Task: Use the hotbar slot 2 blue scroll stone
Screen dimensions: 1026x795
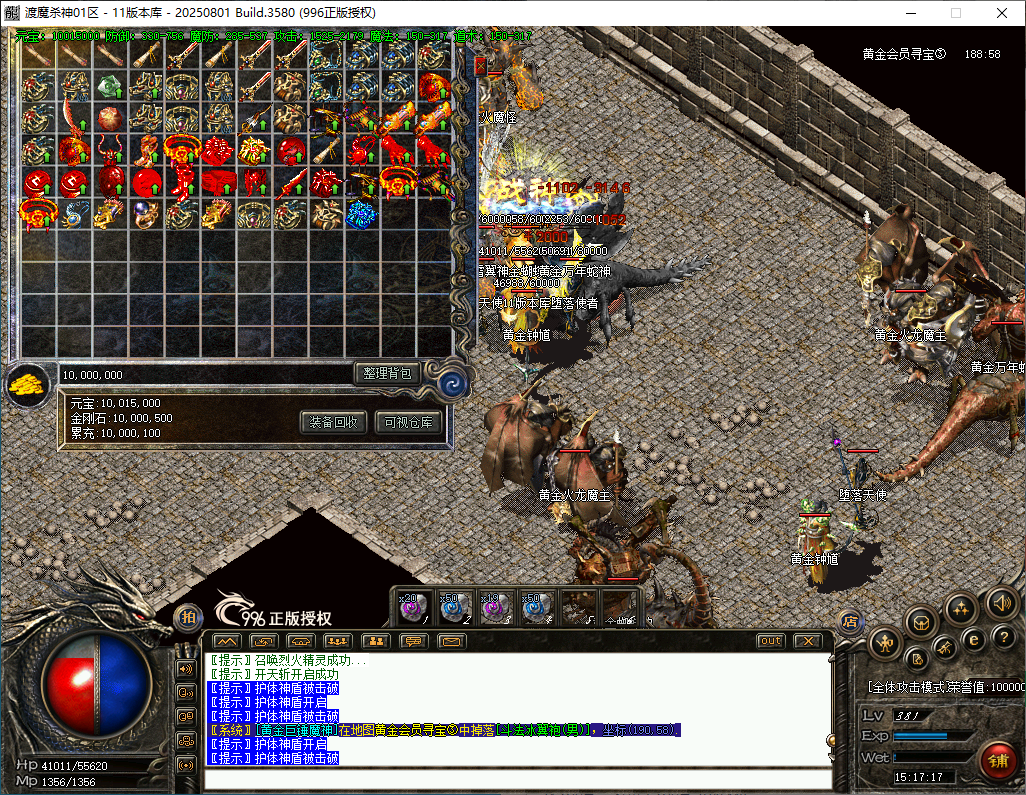Action: tap(456, 606)
